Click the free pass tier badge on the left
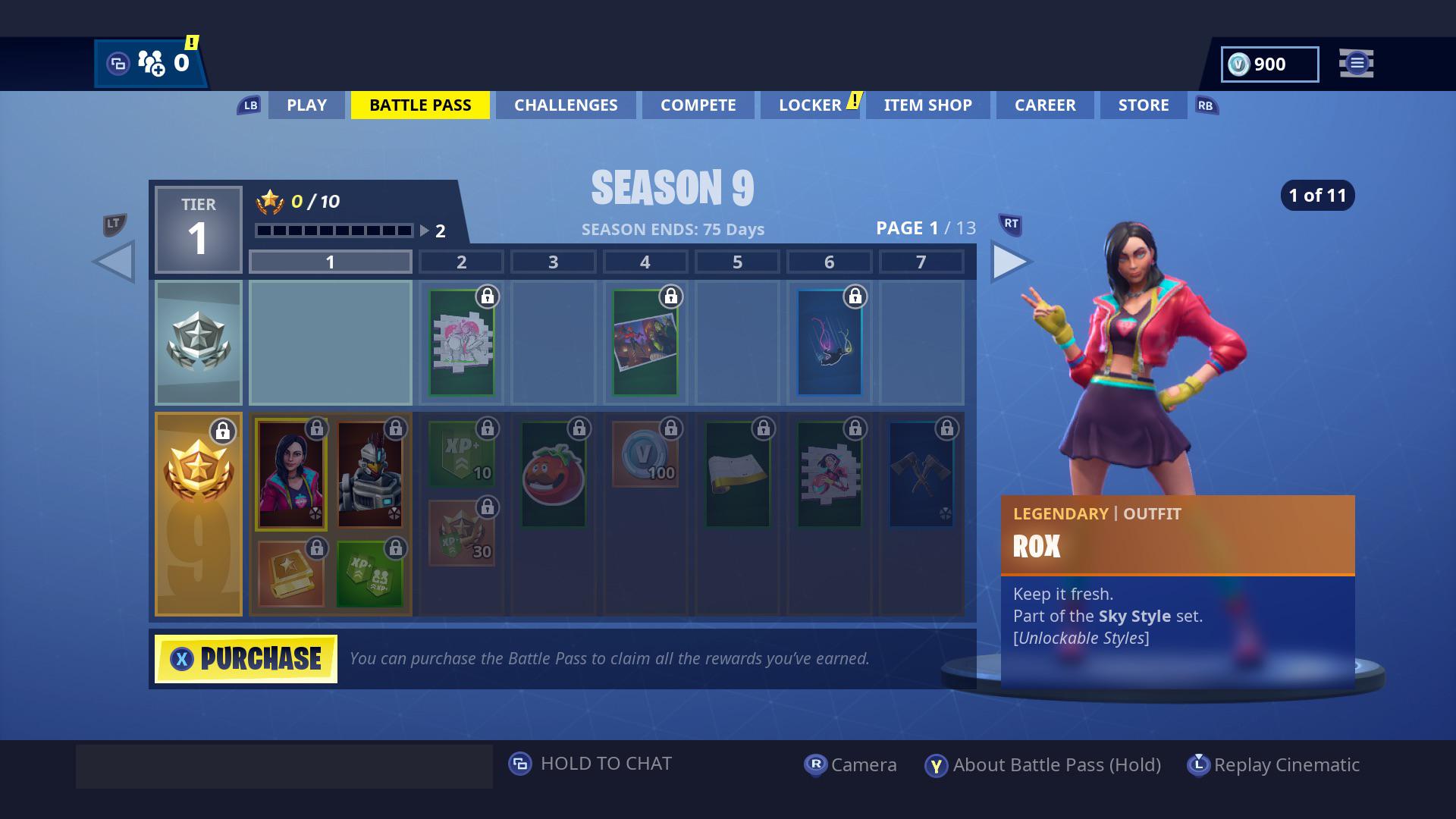The height and width of the screenshot is (819, 1456). pyautogui.click(x=199, y=341)
